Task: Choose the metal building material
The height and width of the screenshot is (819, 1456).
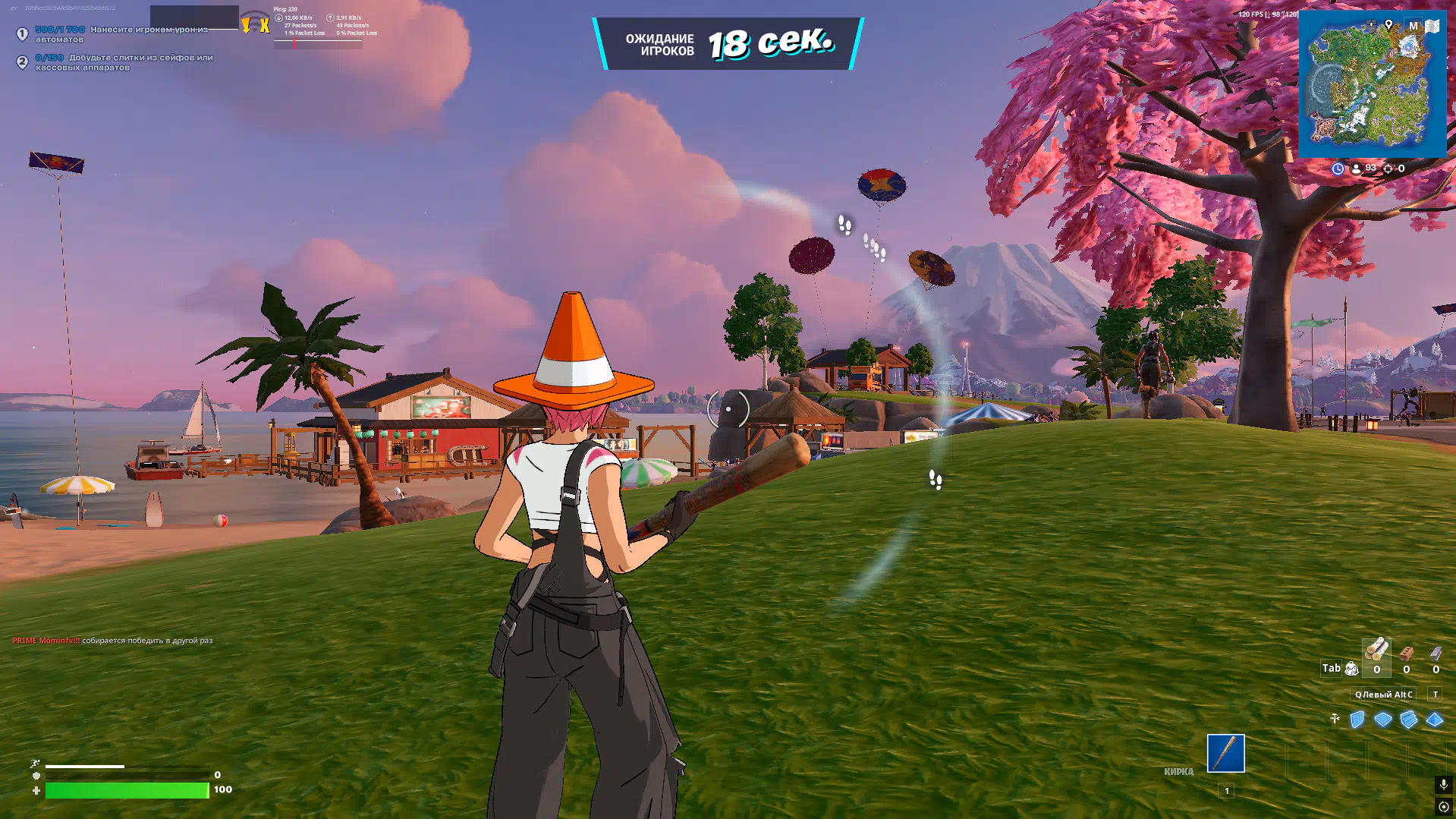Action: click(1436, 654)
